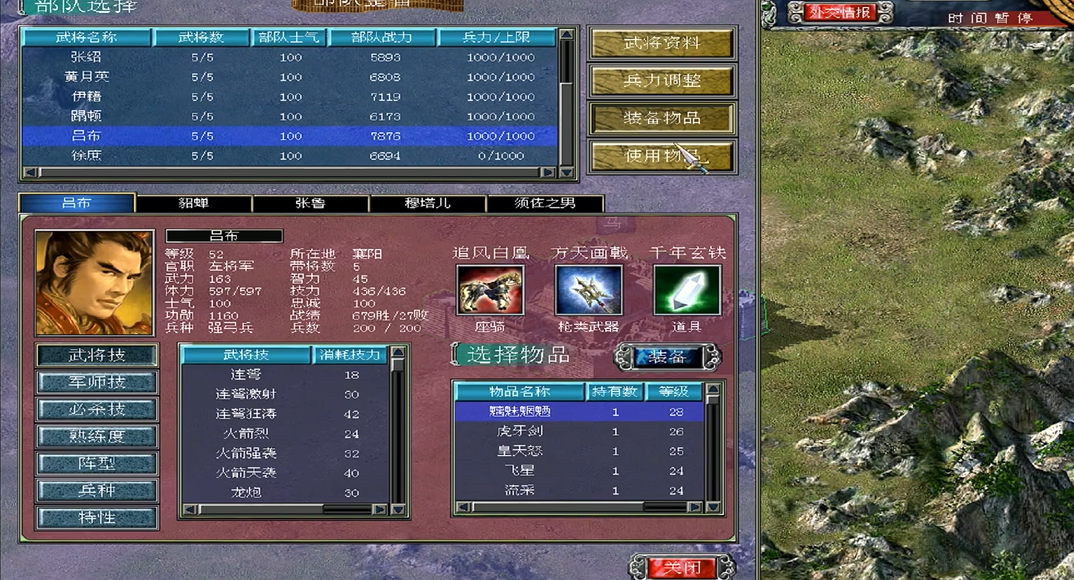The height and width of the screenshot is (580, 1074).
Task: Click the 兵力调整 troop adjustment button
Action: coord(662,81)
